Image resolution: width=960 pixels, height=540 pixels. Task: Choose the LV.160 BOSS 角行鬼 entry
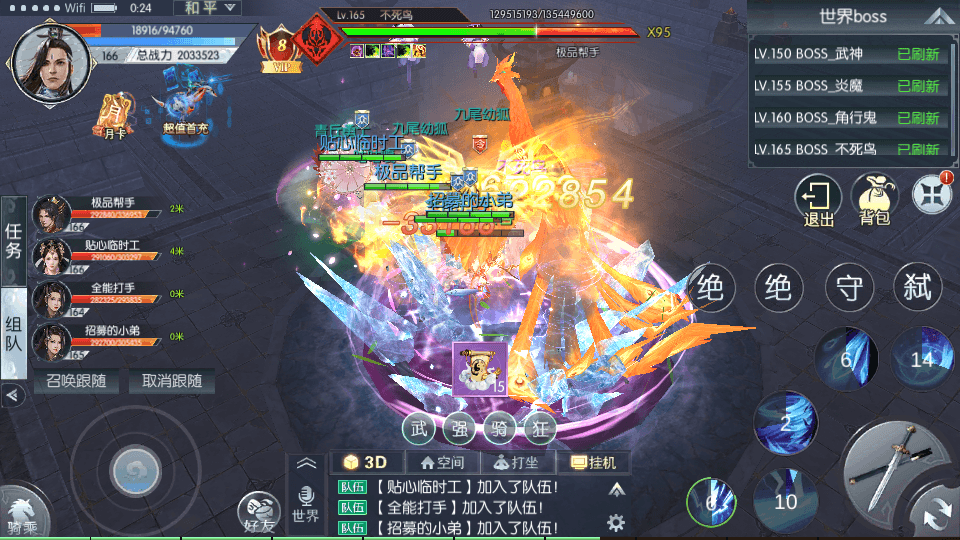[847, 118]
